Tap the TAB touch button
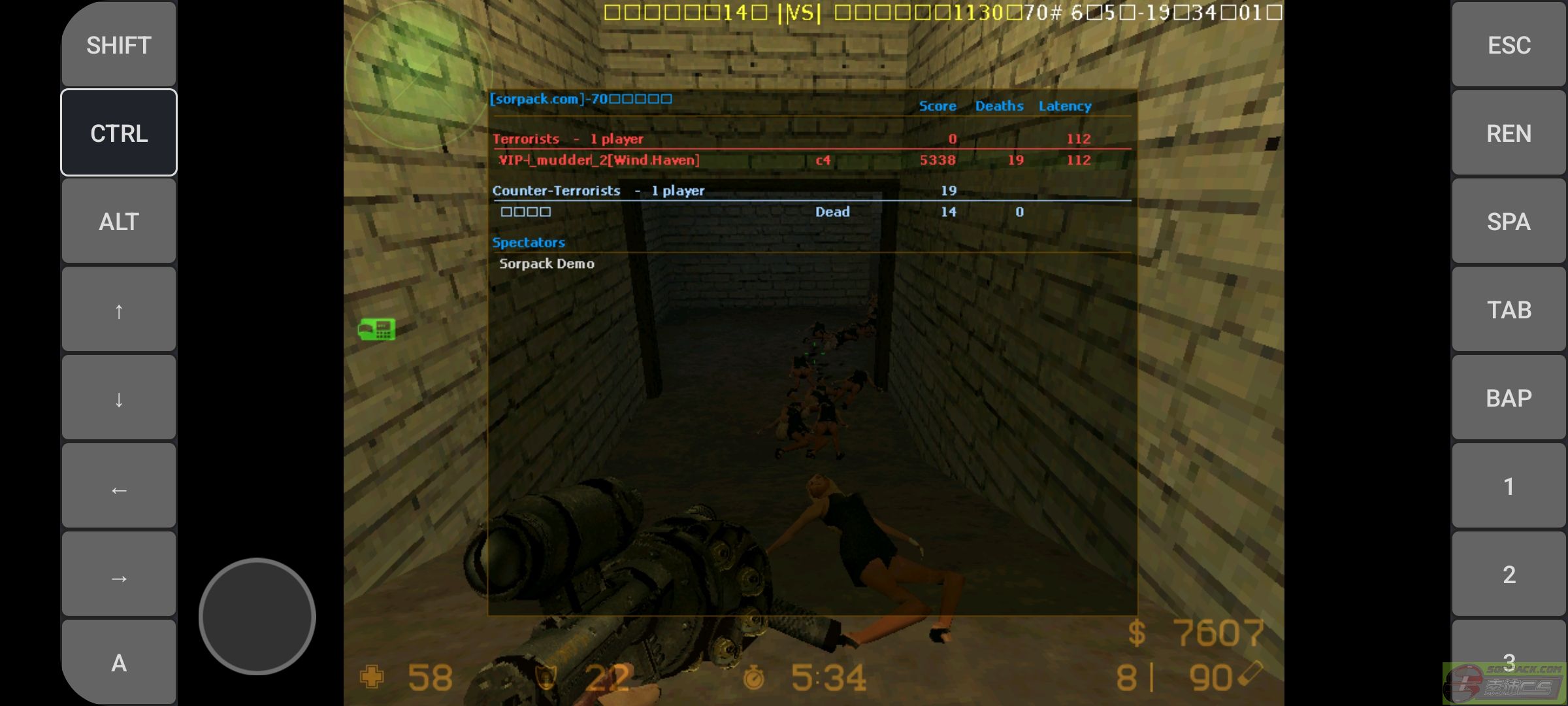The image size is (1568, 706). click(1509, 309)
